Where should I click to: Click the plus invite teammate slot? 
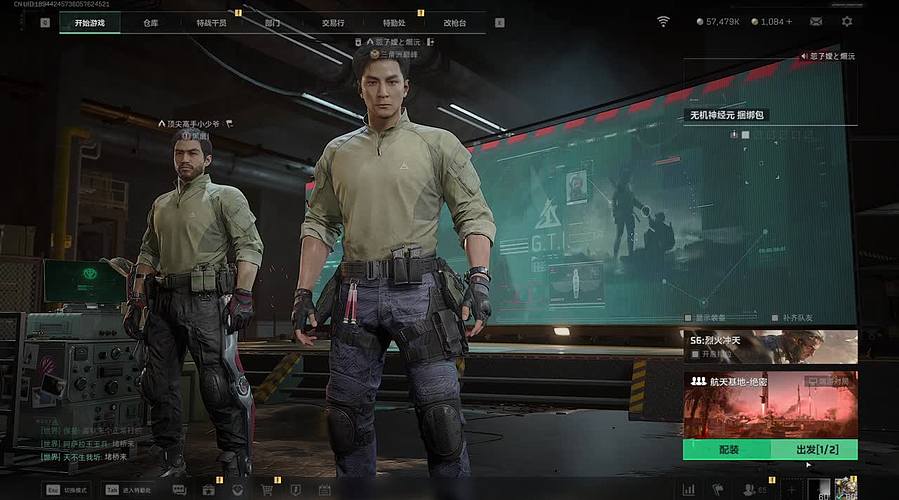point(790,490)
